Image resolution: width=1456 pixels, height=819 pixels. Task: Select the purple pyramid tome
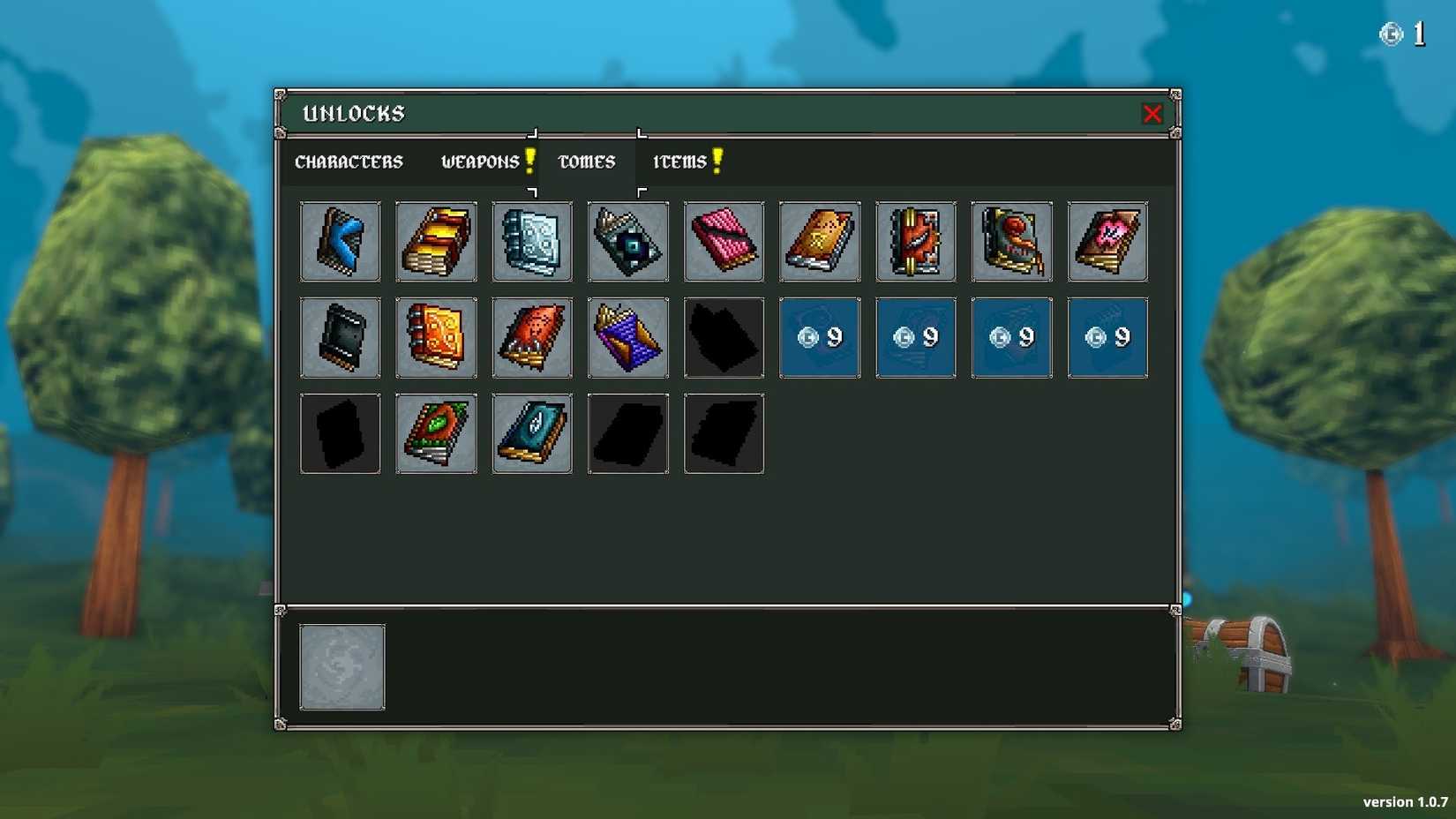(627, 337)
